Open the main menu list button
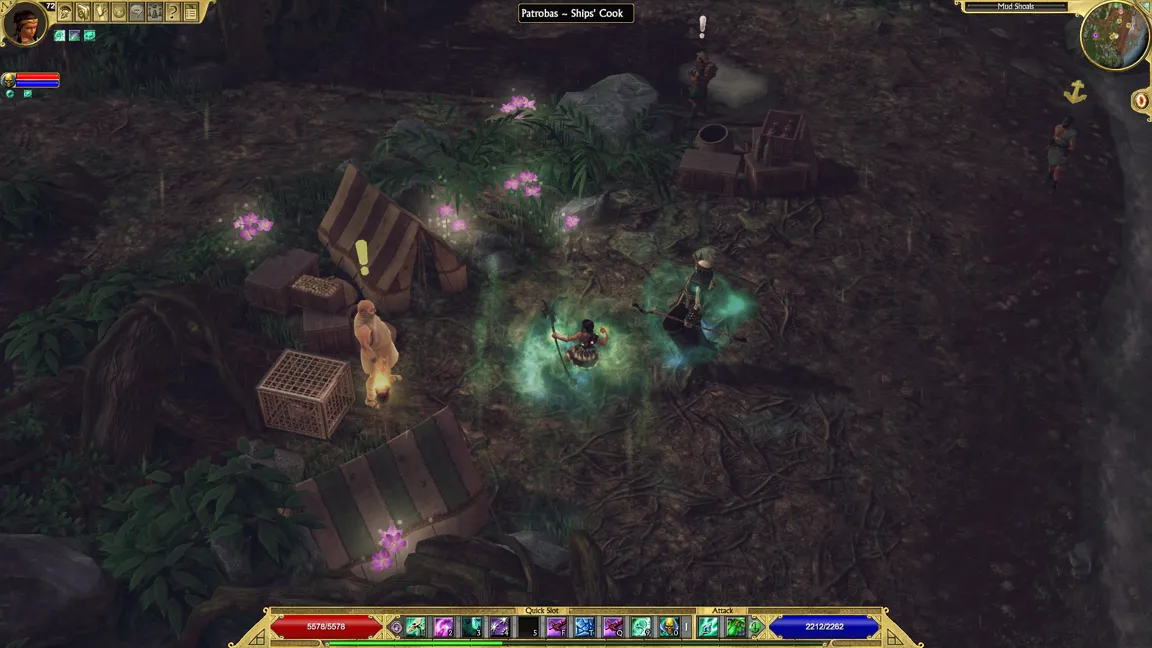 [x=191, y=12]
